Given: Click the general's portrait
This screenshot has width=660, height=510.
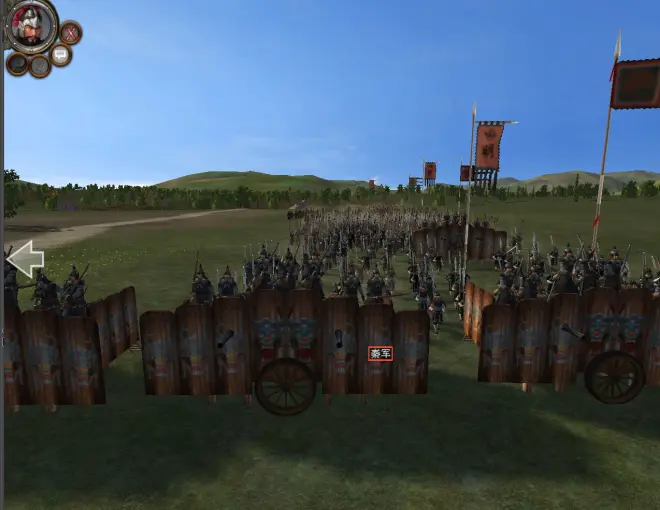Looking at the screenshot, I should (x=31, y=25).
